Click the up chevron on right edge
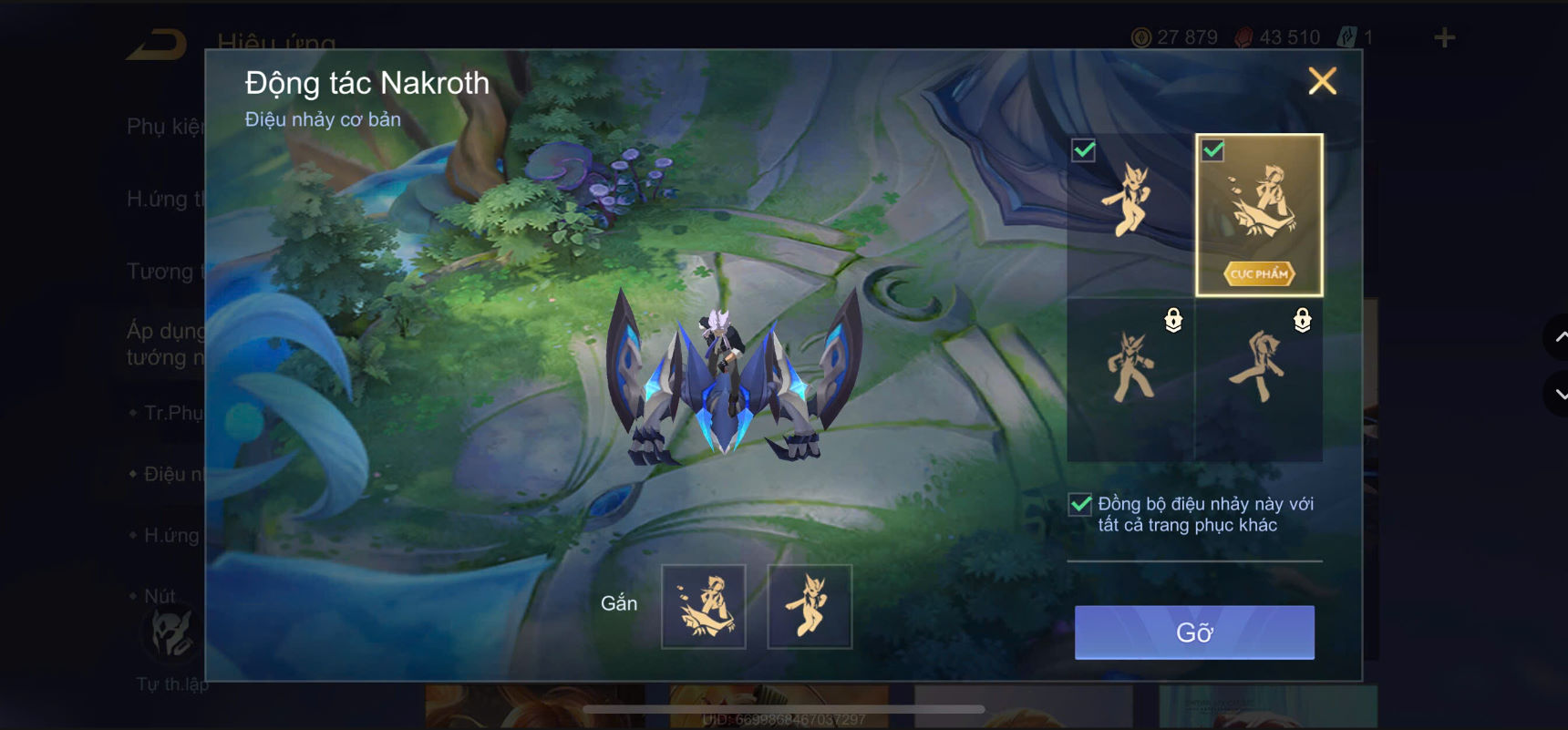Image resolution: width=1568 pixels, height=730 pixels. [x=1561, y=336]
